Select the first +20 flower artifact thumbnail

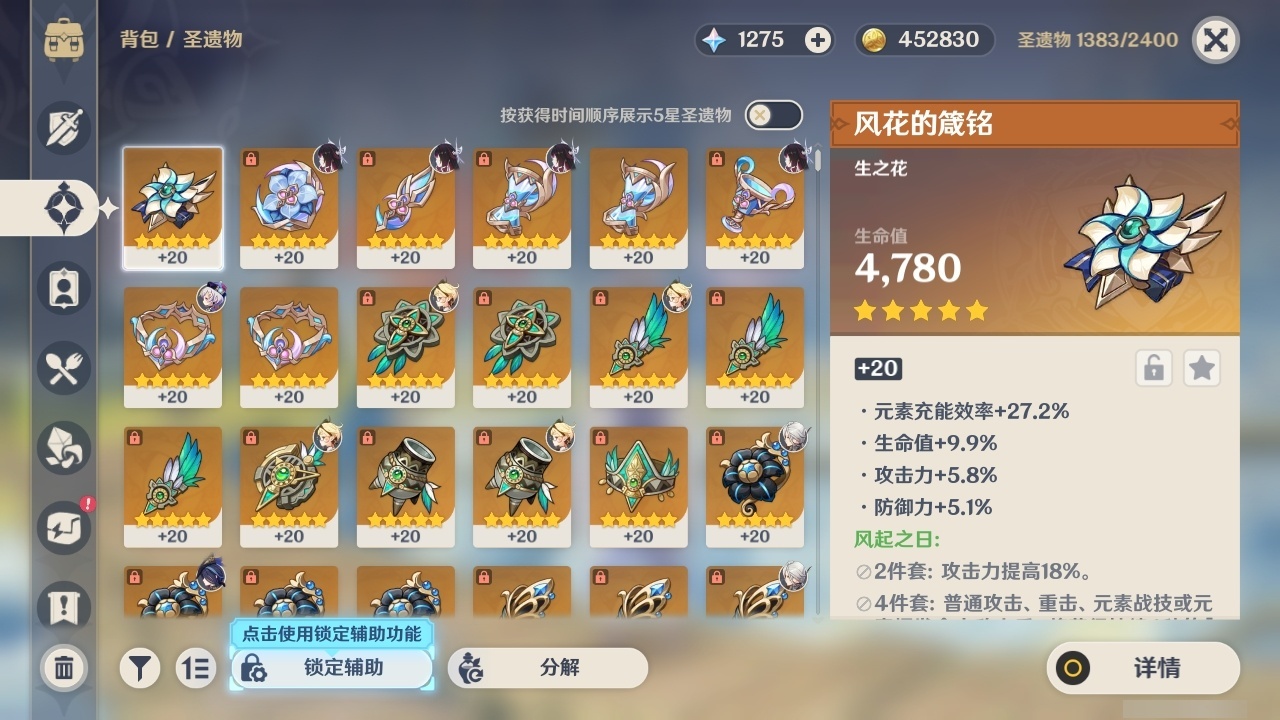click(172, 207)
